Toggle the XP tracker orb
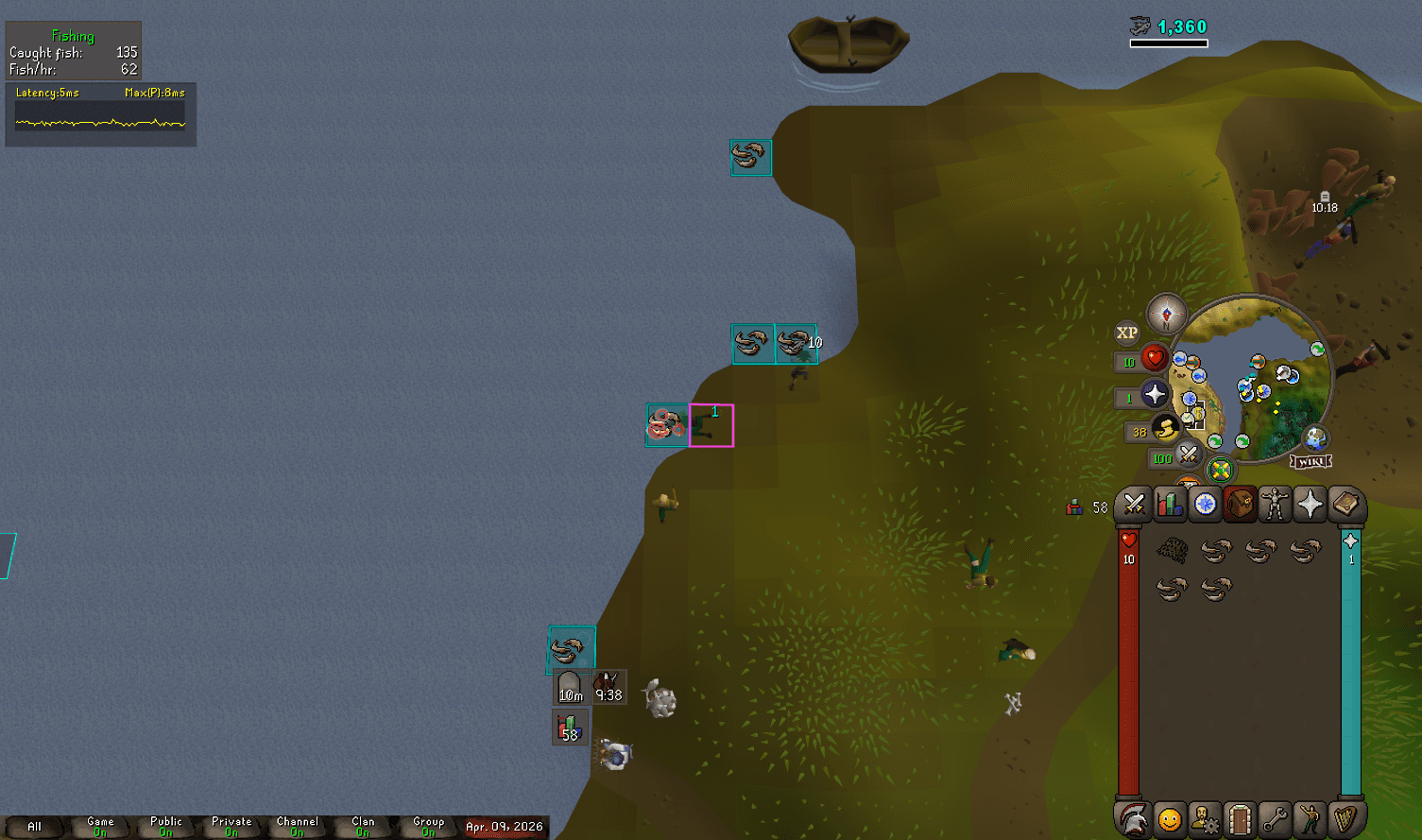Image resolution: width=1422 pixels, height=840 pixels. coord(1127,333)
